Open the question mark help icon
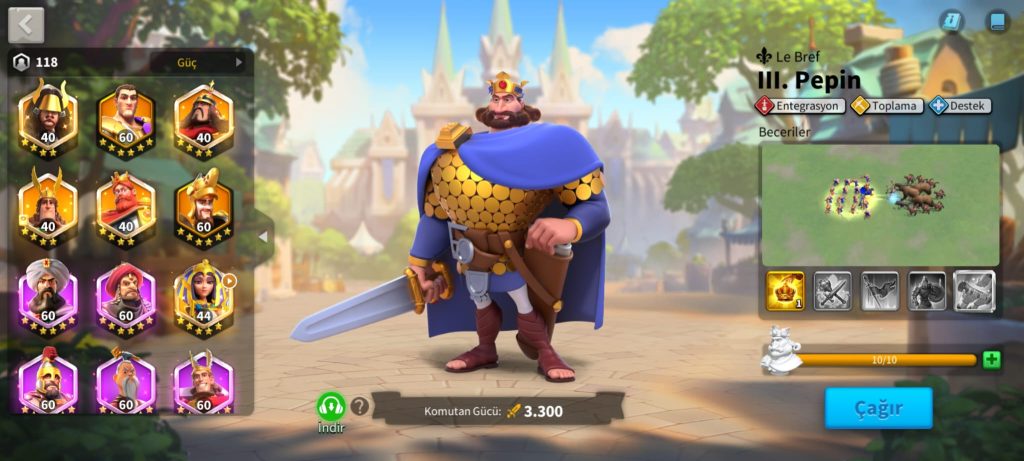This screenshot has height=461, width=1024. click(x=360, y=407)
